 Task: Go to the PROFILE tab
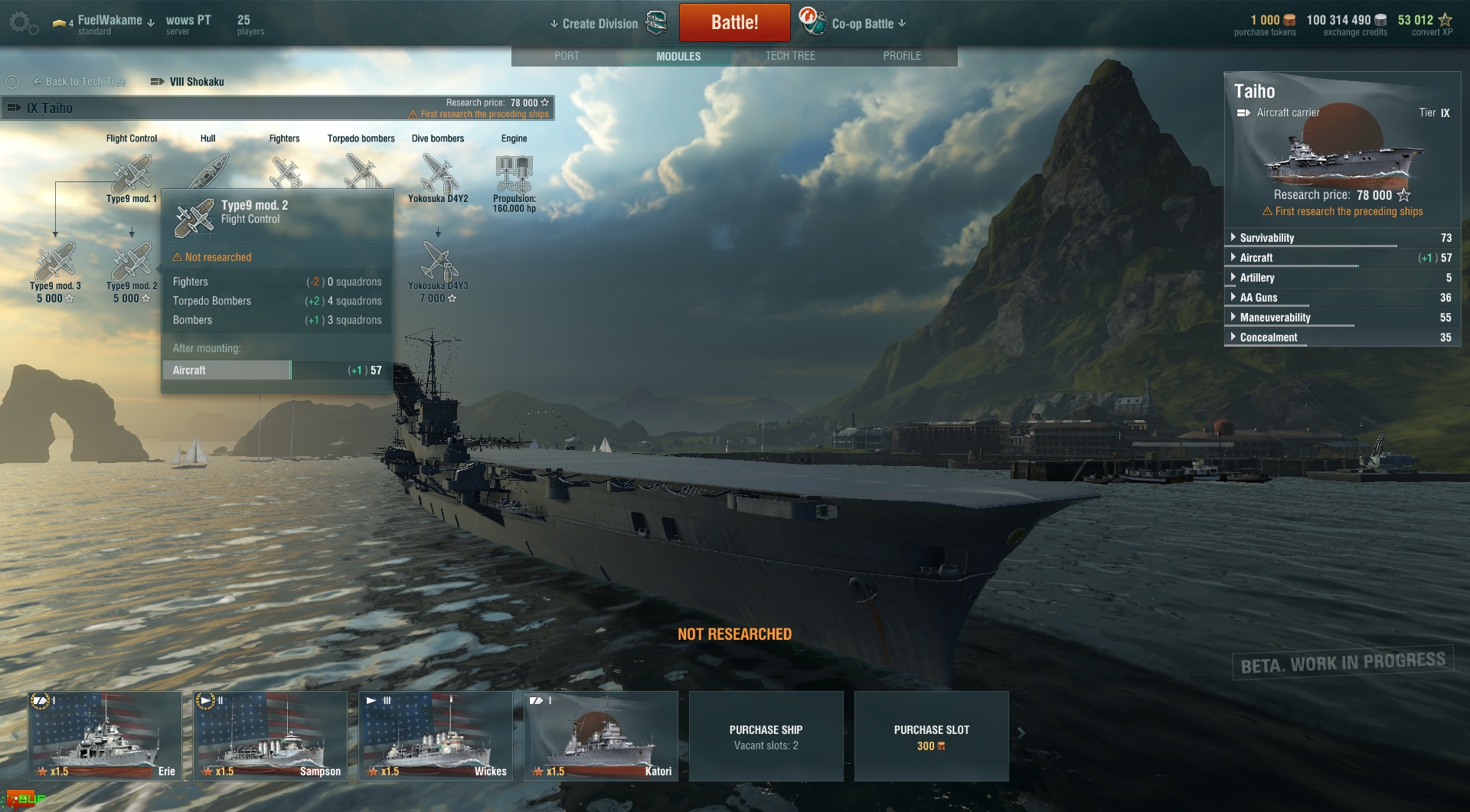(x=902, y=56)
